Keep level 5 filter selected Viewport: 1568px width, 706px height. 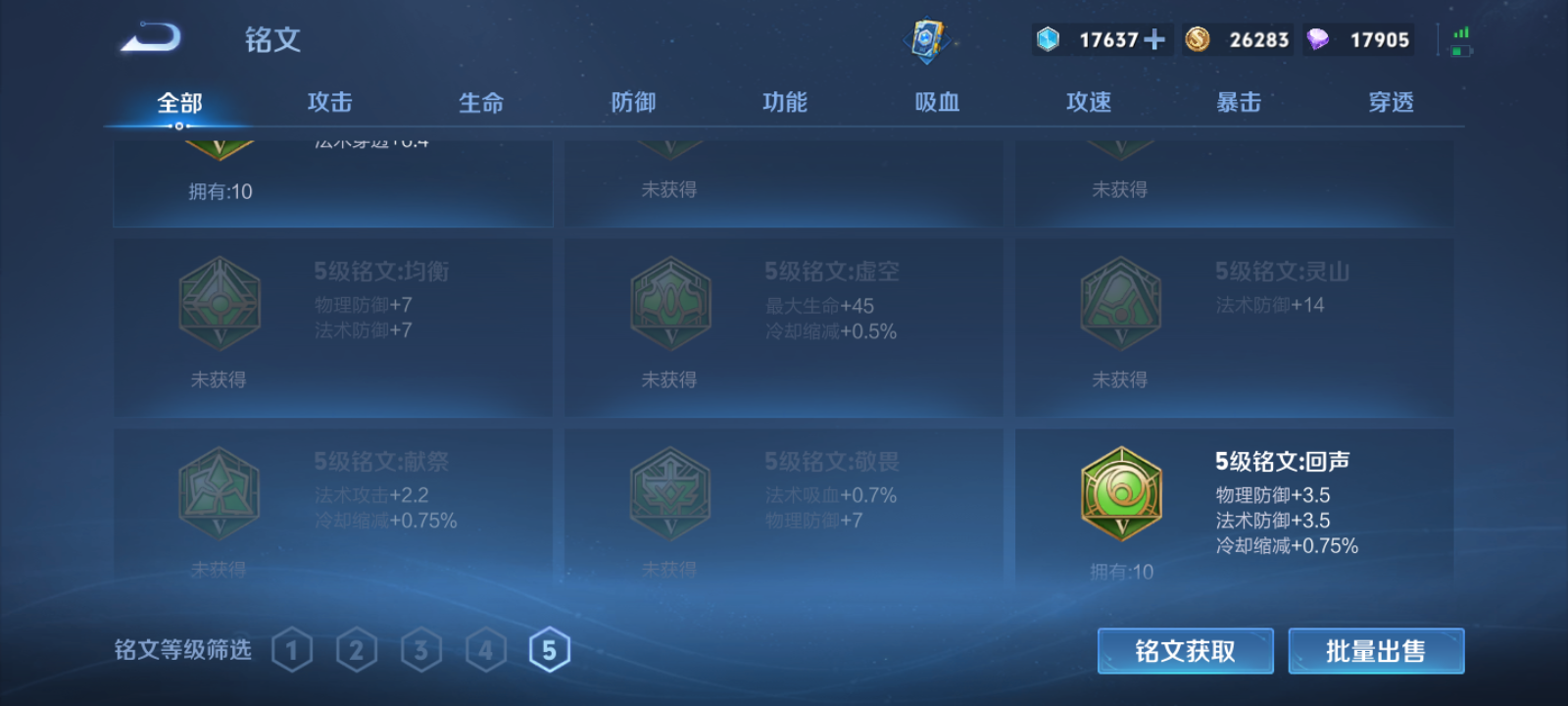click(550, 648)
